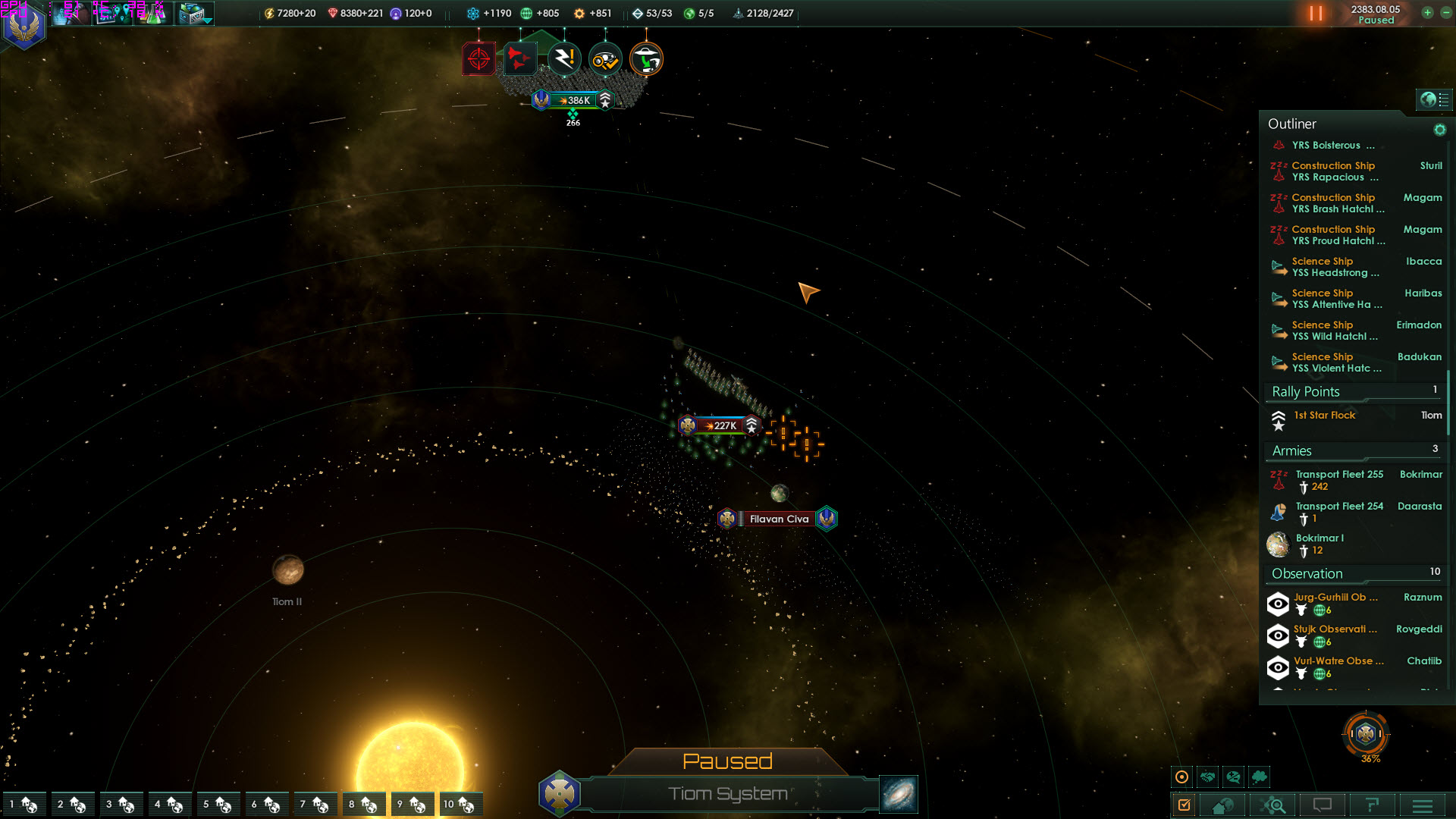Select the 386K fleet power badge

pos(574,100)
